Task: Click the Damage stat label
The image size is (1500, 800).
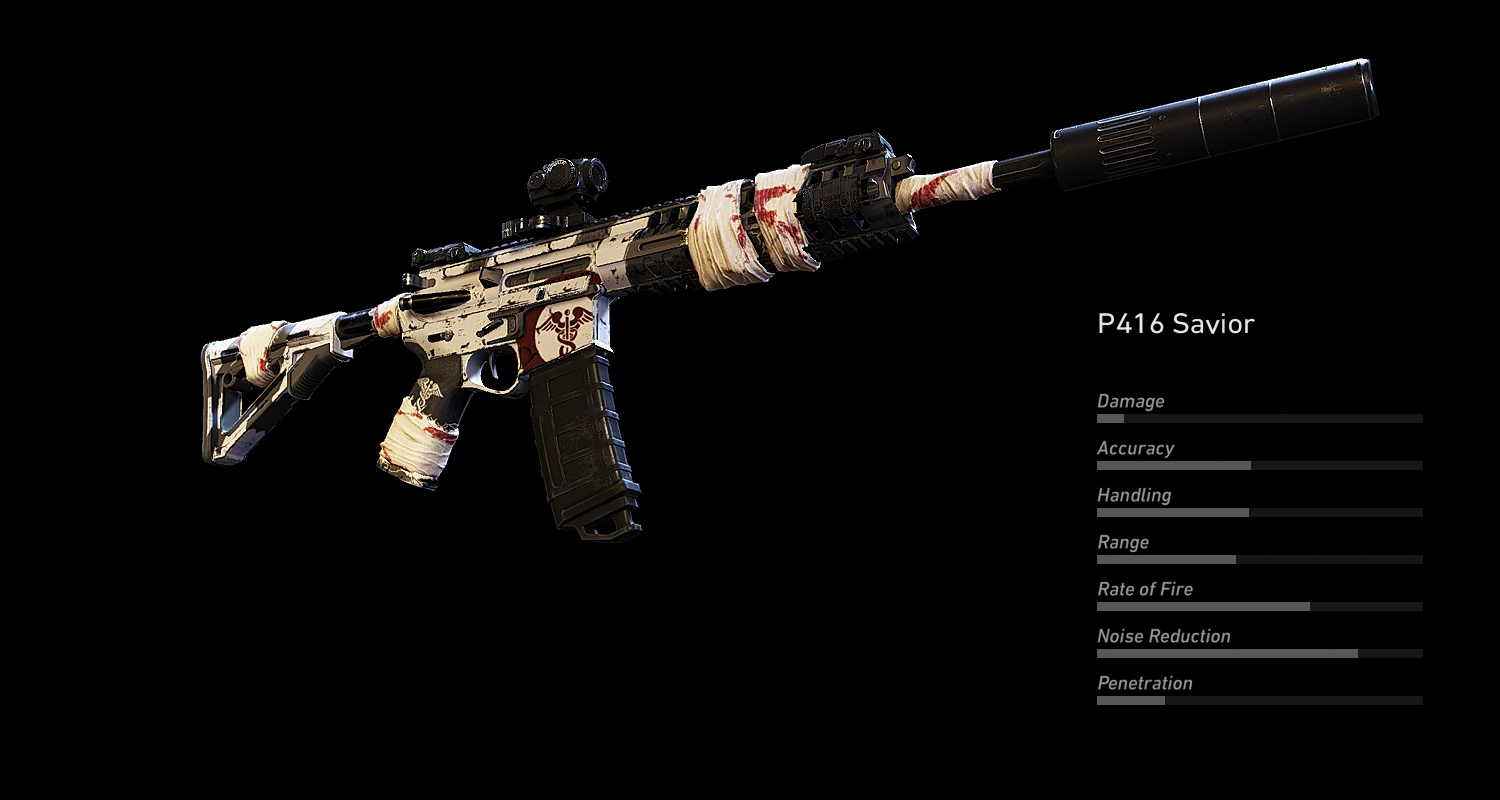Action: pyautogui.click(x=1131, y=401)
